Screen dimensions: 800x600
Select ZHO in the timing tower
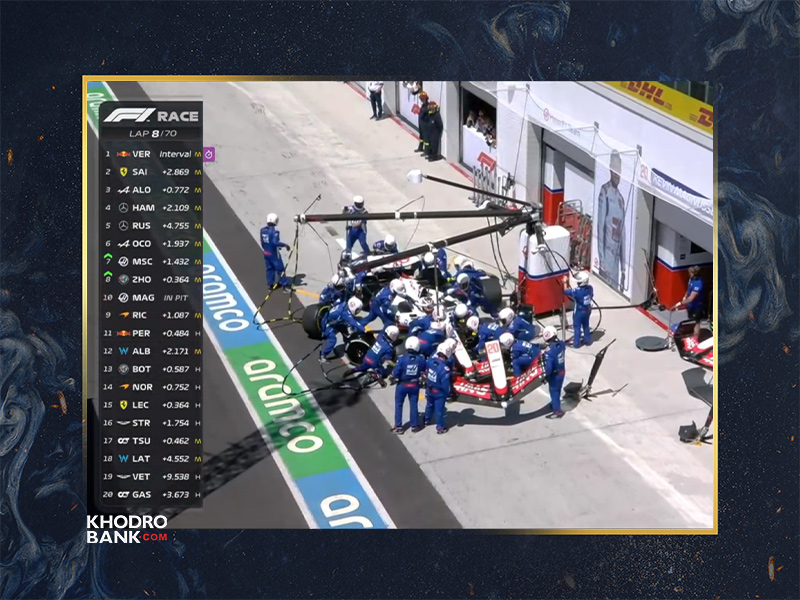point(150,279)
